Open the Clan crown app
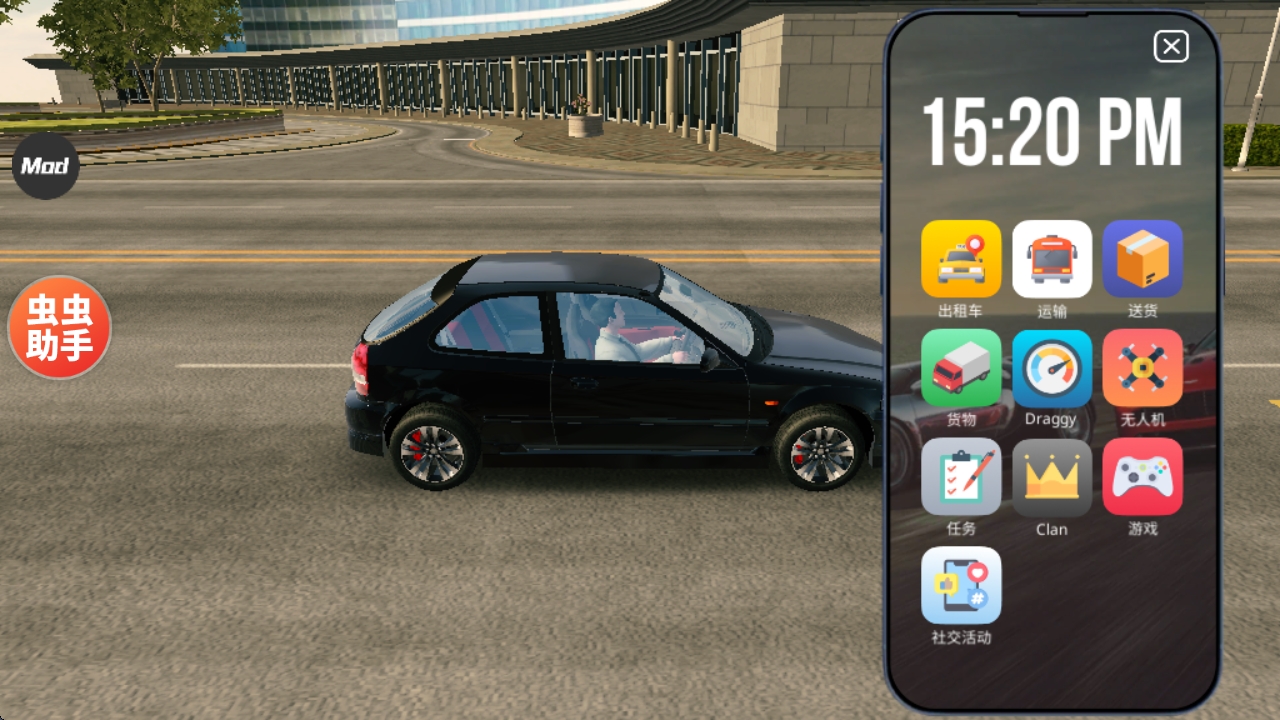Screen dimensions: 1280x720 [x=1052, y=477]
